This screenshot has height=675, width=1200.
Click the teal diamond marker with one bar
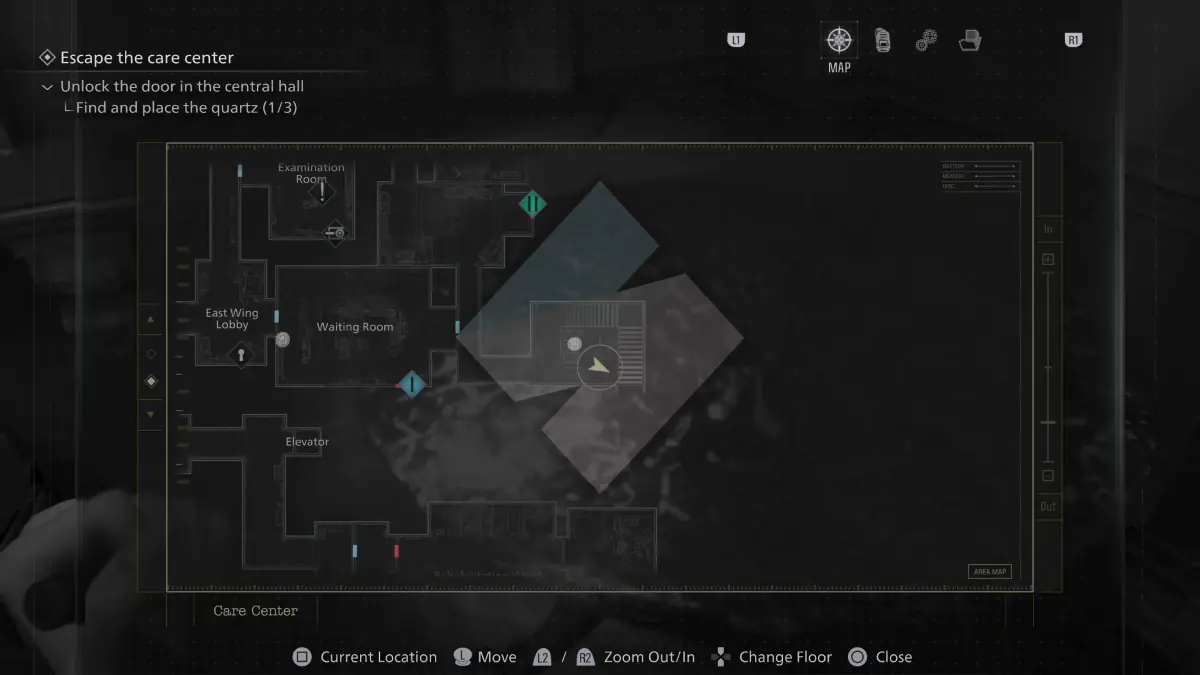[x=412, y=384]
